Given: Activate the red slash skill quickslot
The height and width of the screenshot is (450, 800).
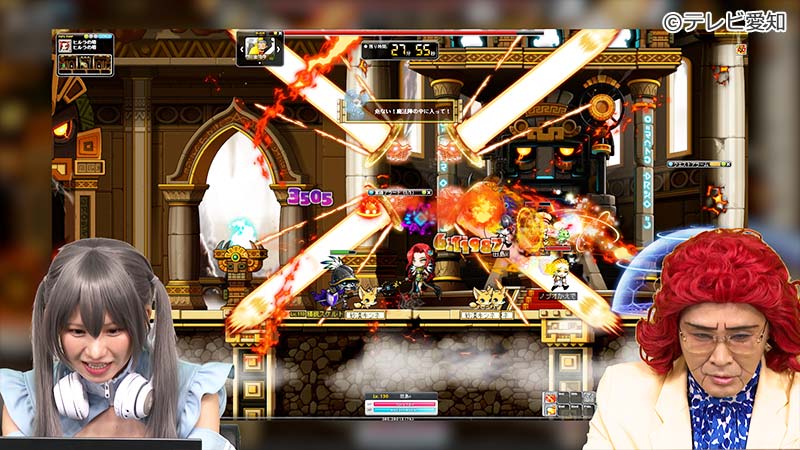Looking at the screenshot, I should [551, 399].
